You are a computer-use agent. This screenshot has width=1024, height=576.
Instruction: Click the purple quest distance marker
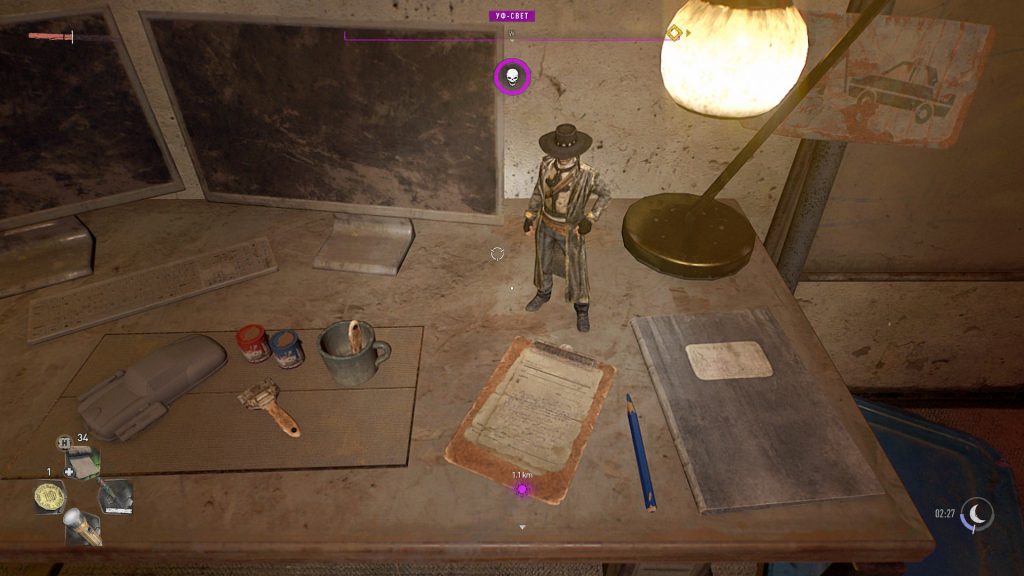coord(521,489)
